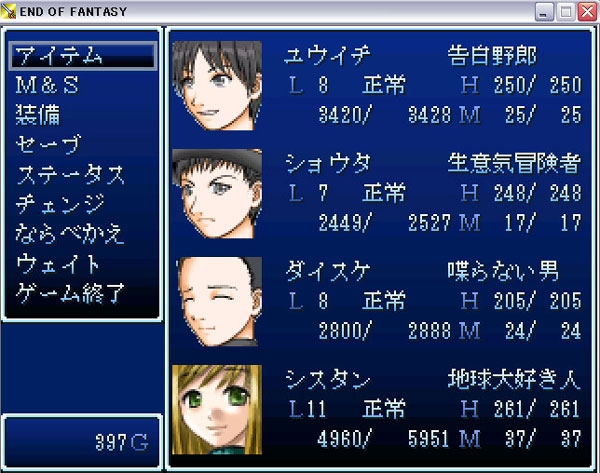This screenshot has width=600, height=473.
Task: Choose セーブ to save the game
Action: tap(48, 145)
